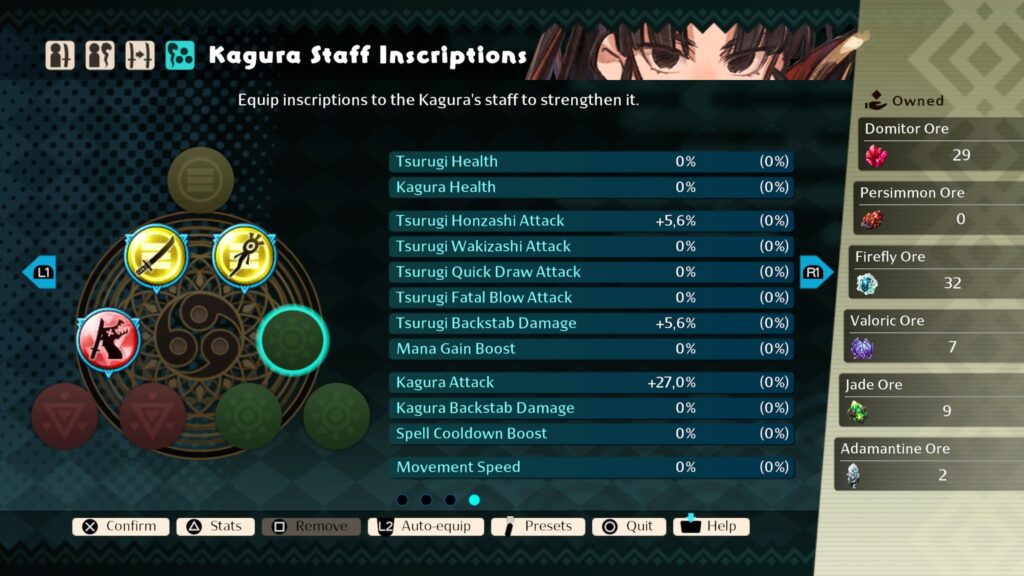This screenshot has height=576, width=1024.
Task: Select the yellow sword inscription slot
Action: (156, 257)
